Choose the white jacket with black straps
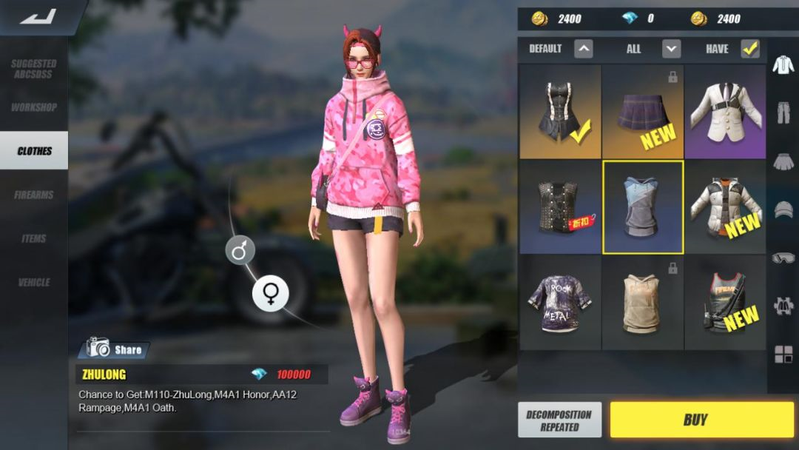Screen dimensions: 799x450 (x=724, y=111)
